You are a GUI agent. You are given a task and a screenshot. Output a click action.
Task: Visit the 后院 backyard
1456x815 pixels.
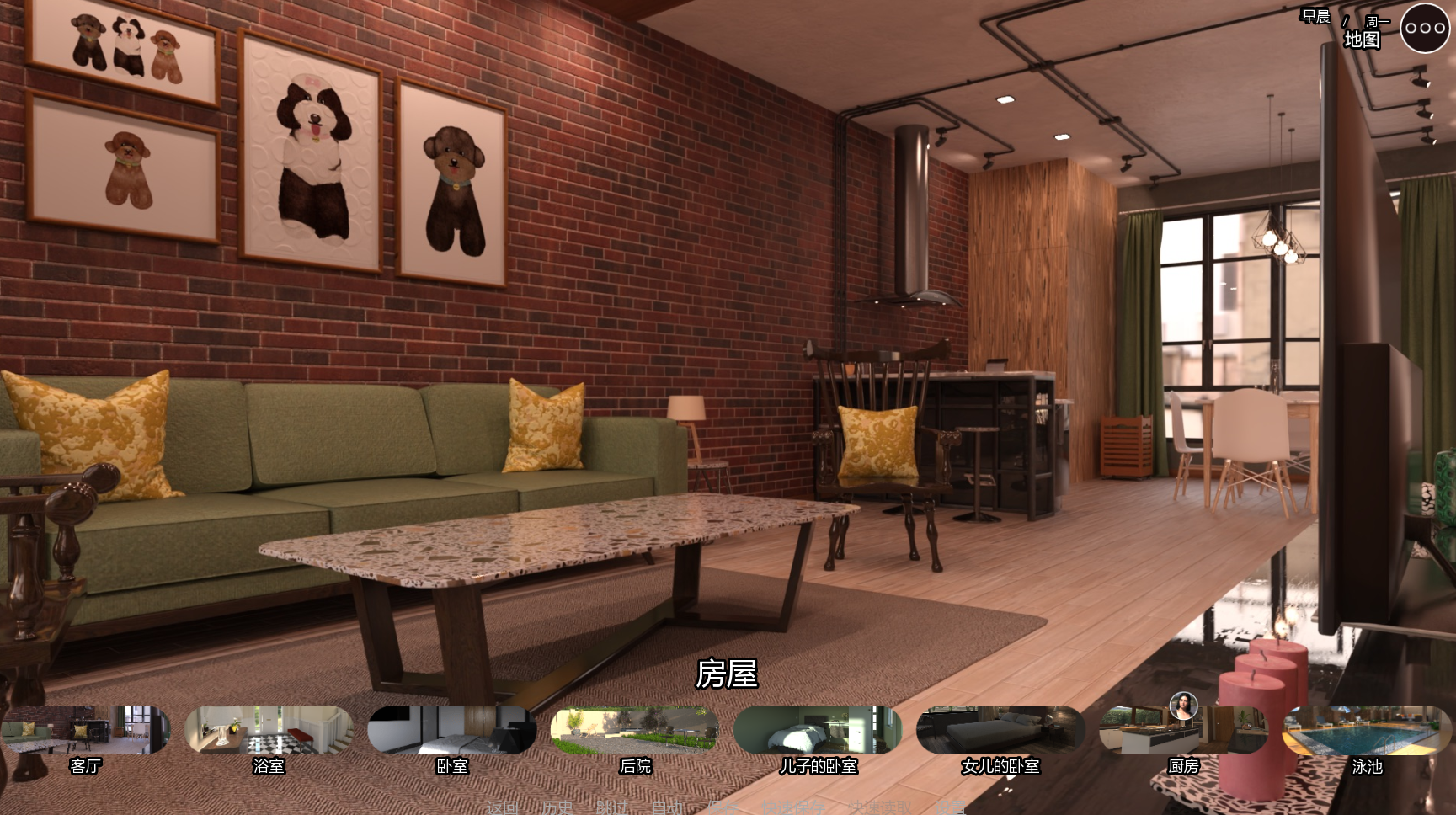(635, 730)
